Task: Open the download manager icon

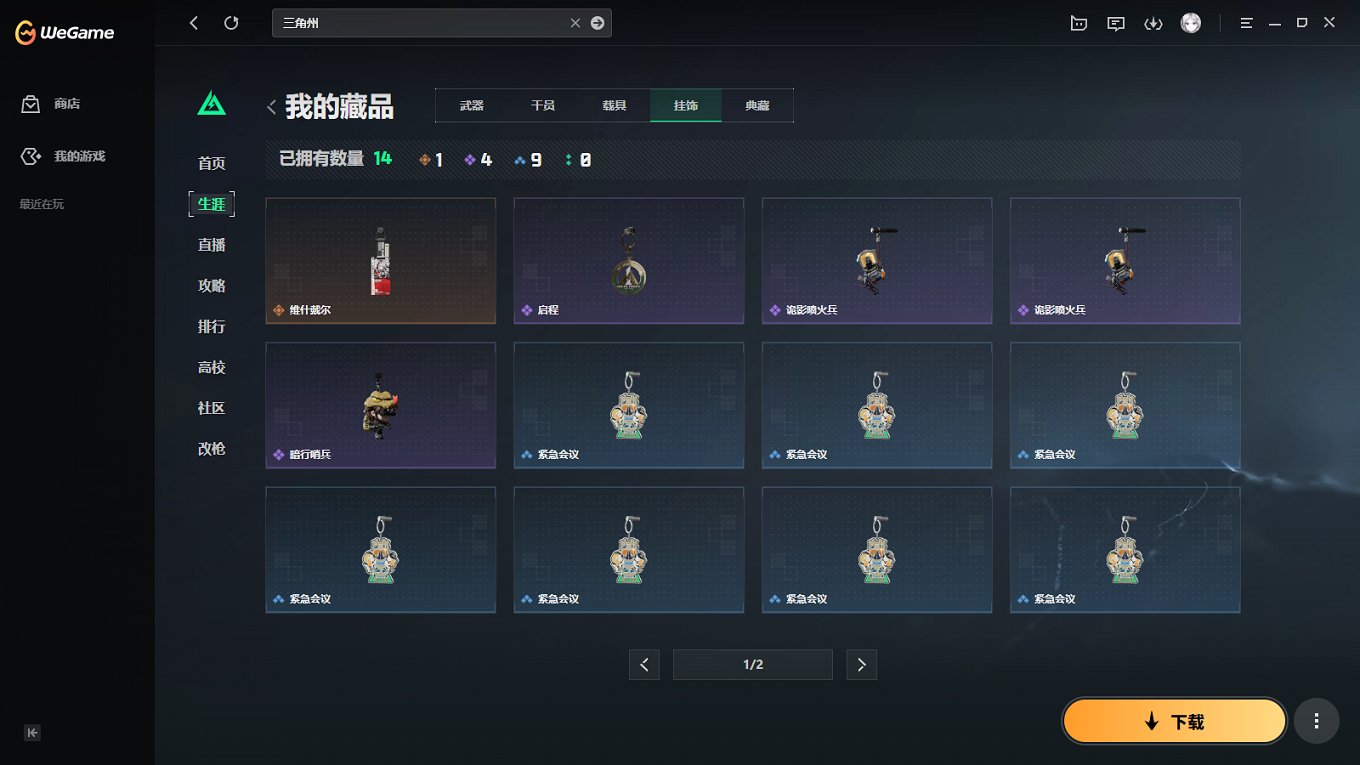Action: coord(1153,22)
